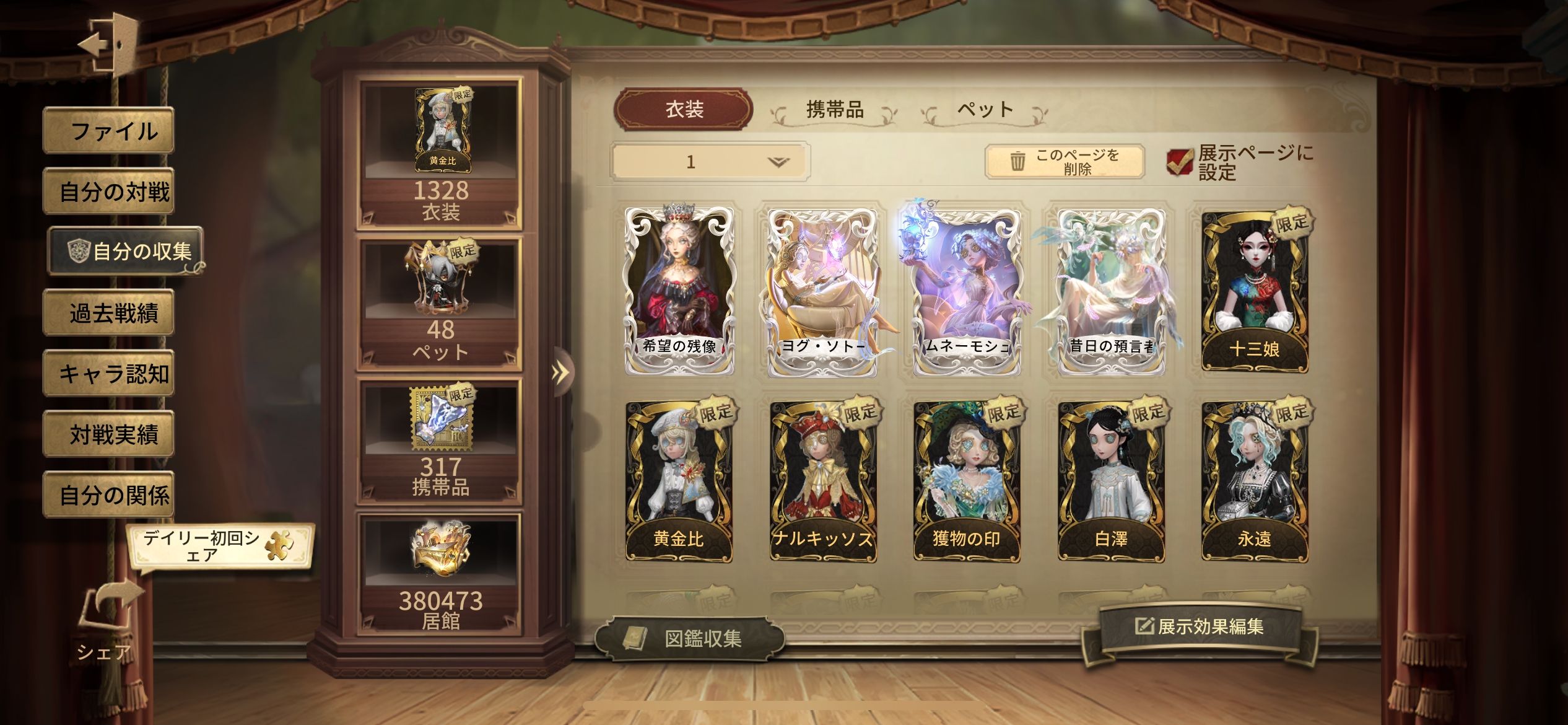Click the このページを削除 button

(x=1064, y=162)
